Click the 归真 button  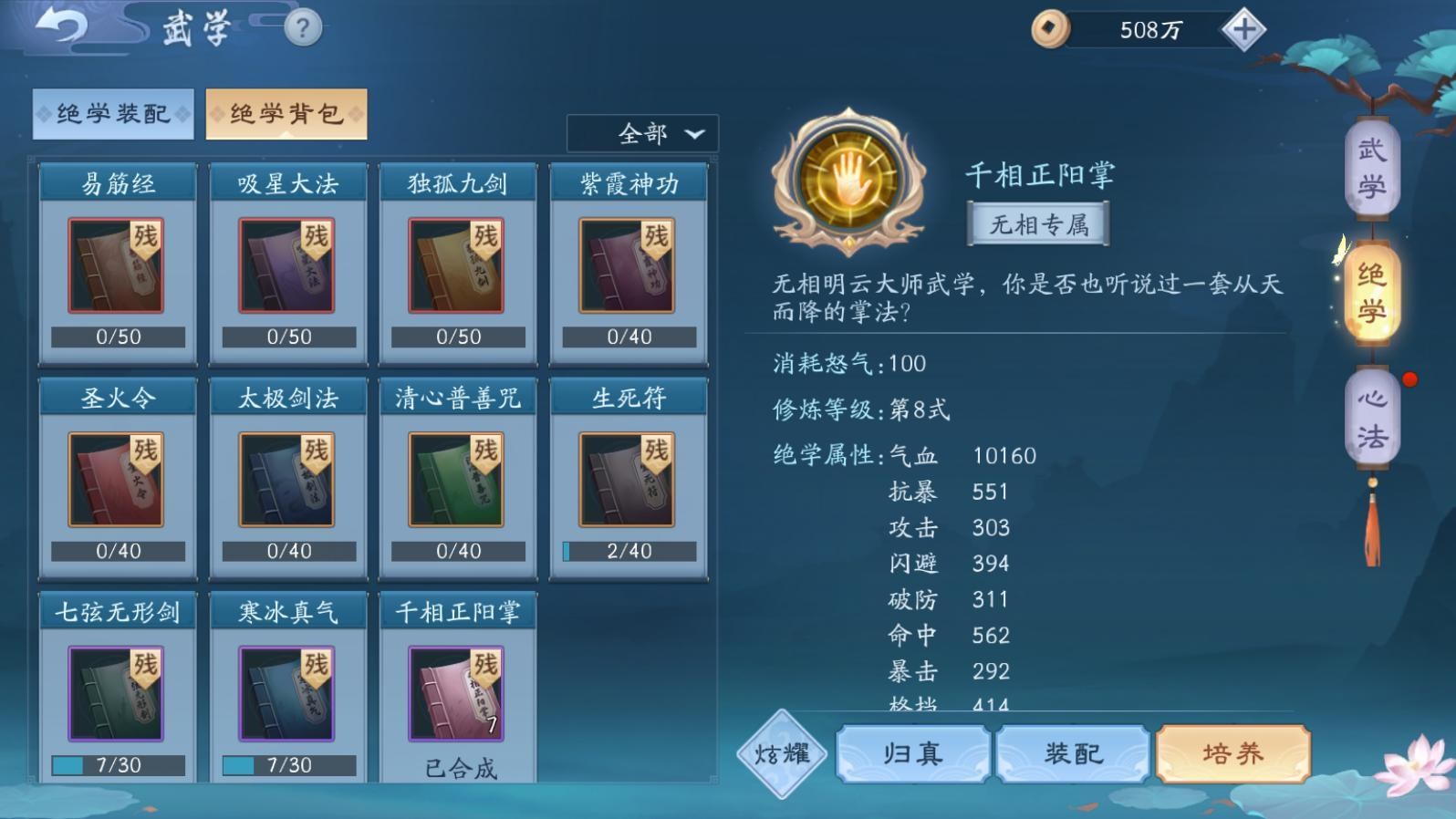(912, 753)
